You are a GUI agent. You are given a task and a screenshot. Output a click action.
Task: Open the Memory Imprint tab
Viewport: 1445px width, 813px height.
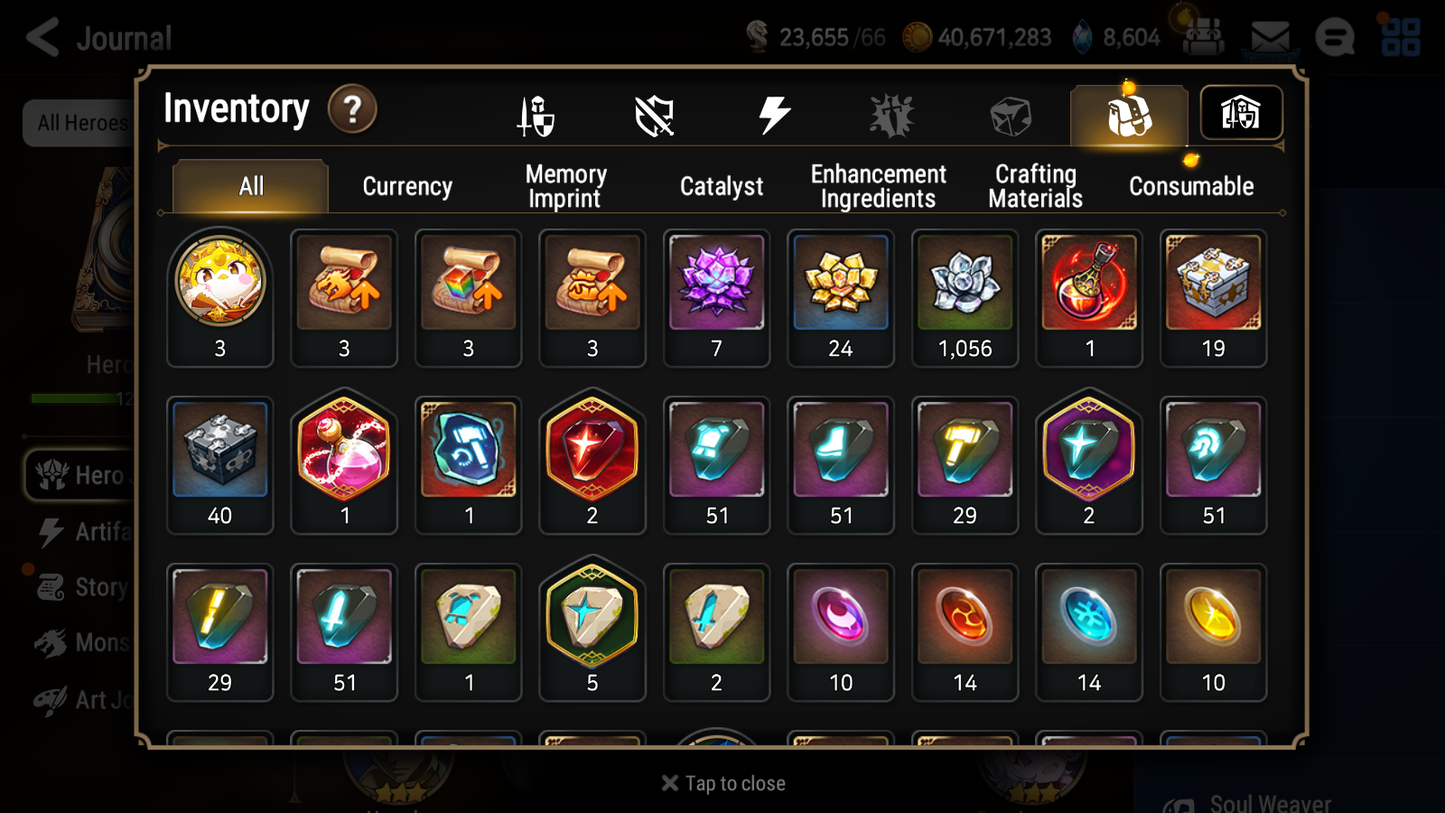coord(565,185)
